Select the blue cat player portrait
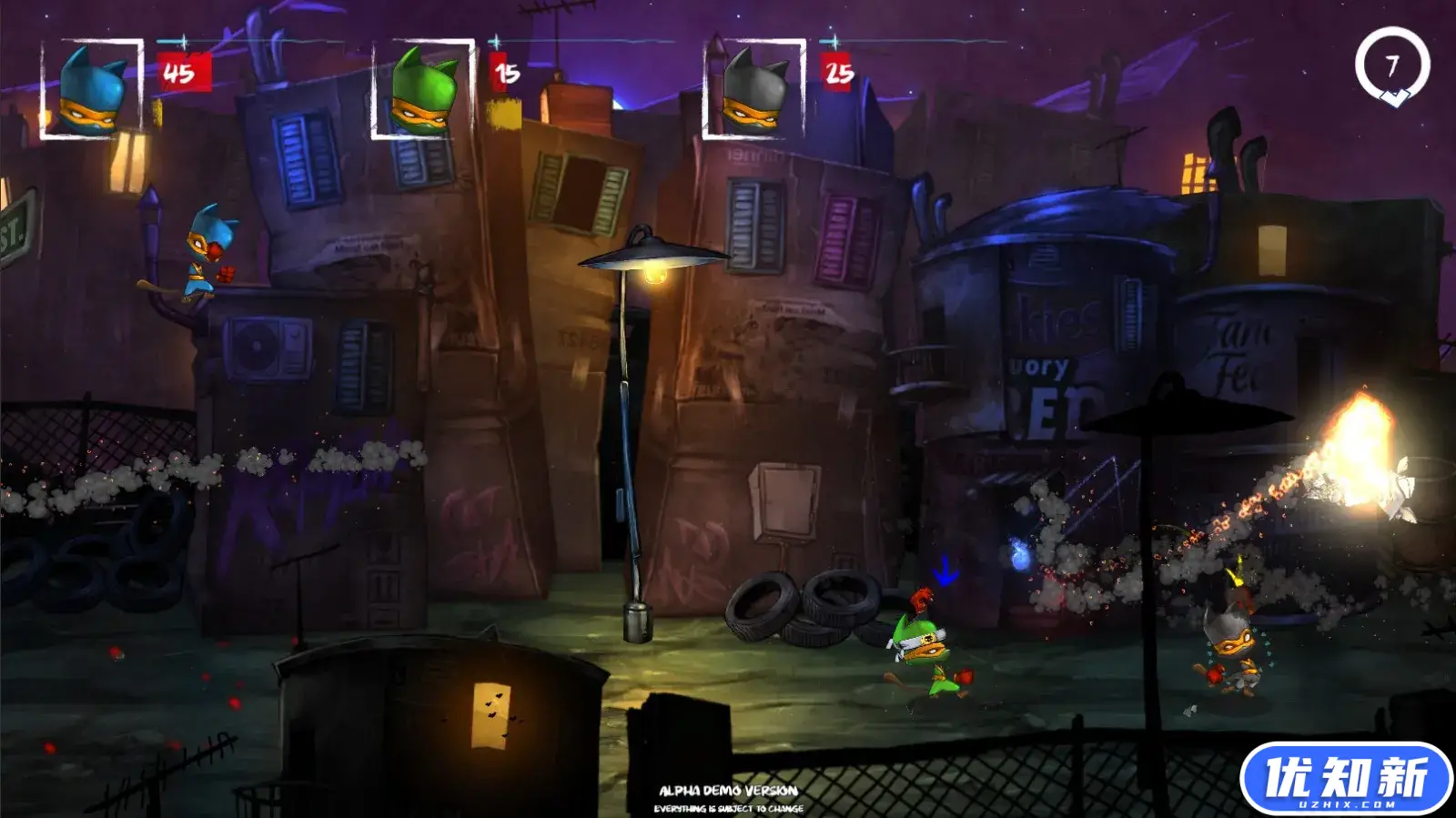The width and height of the screenshot is (1456, 818). pos(92,90)
